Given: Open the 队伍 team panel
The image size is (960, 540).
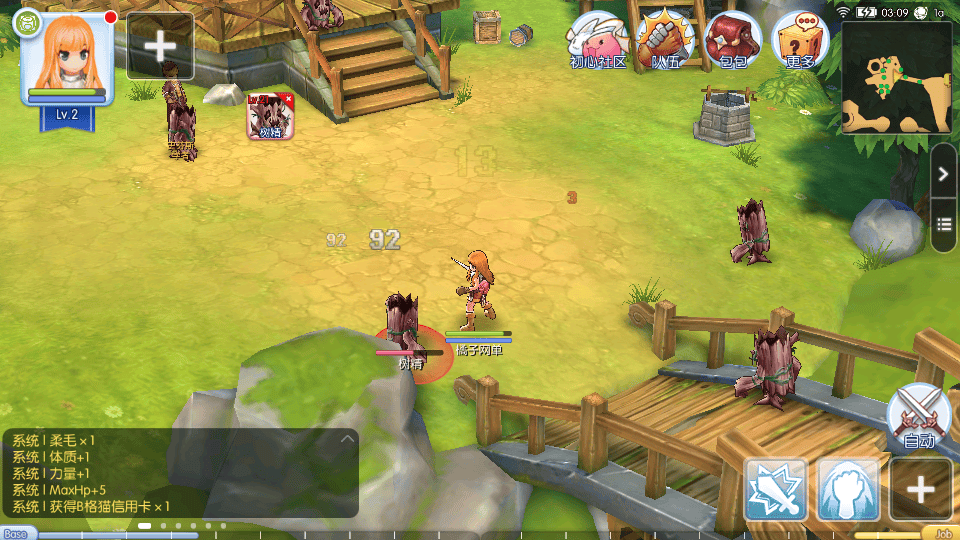Looking at the screenshot, I should click(665, 41).
